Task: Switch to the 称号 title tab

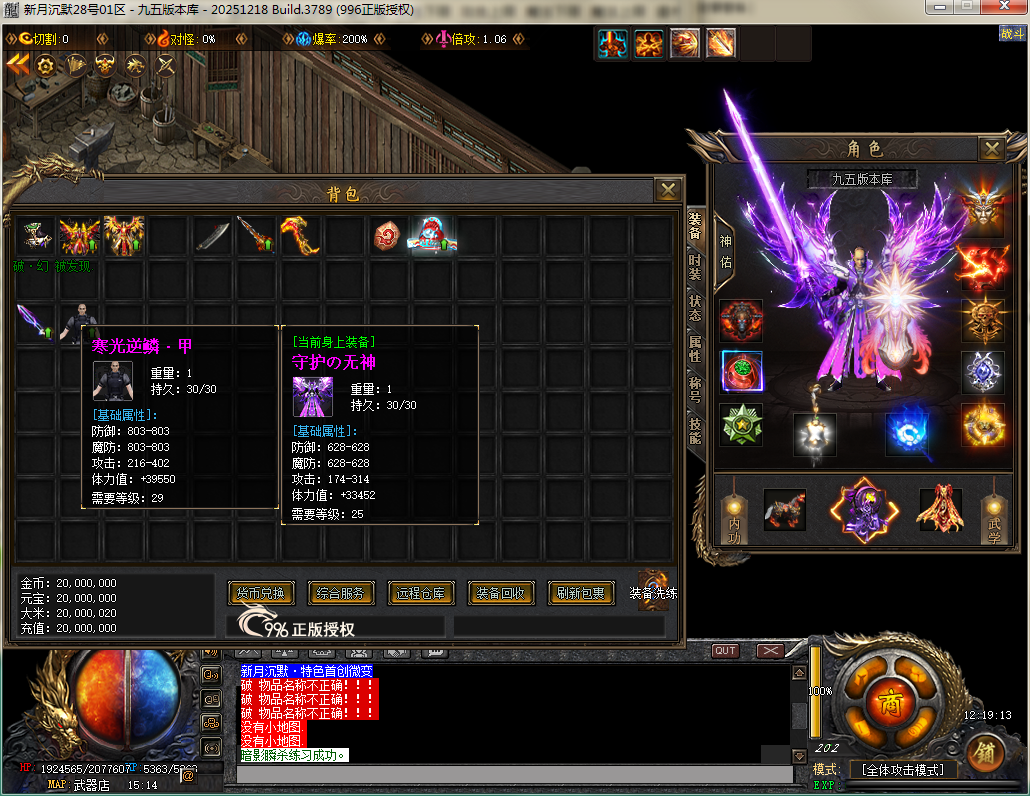Action: click(x=695, y=390)
